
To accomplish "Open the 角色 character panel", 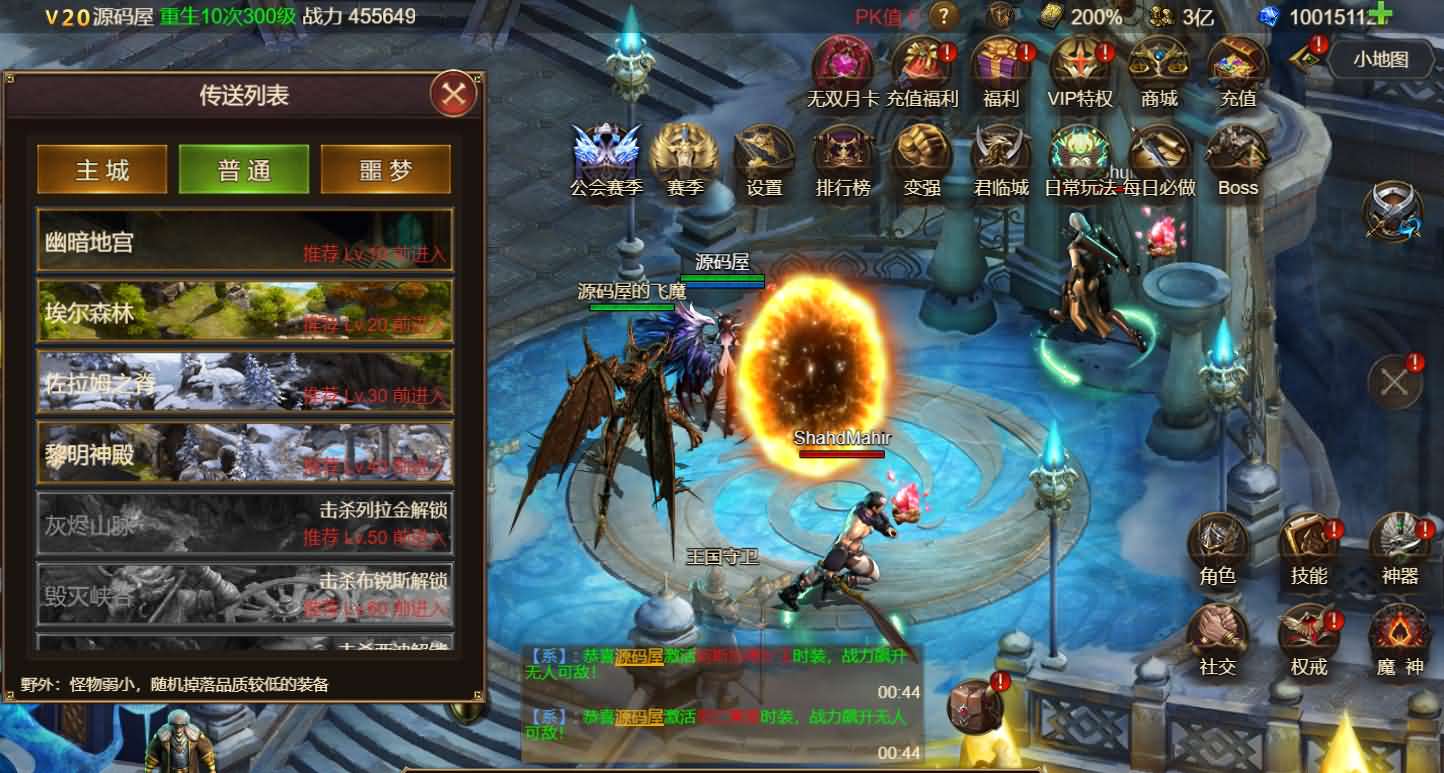I will tap(1217, 547).
